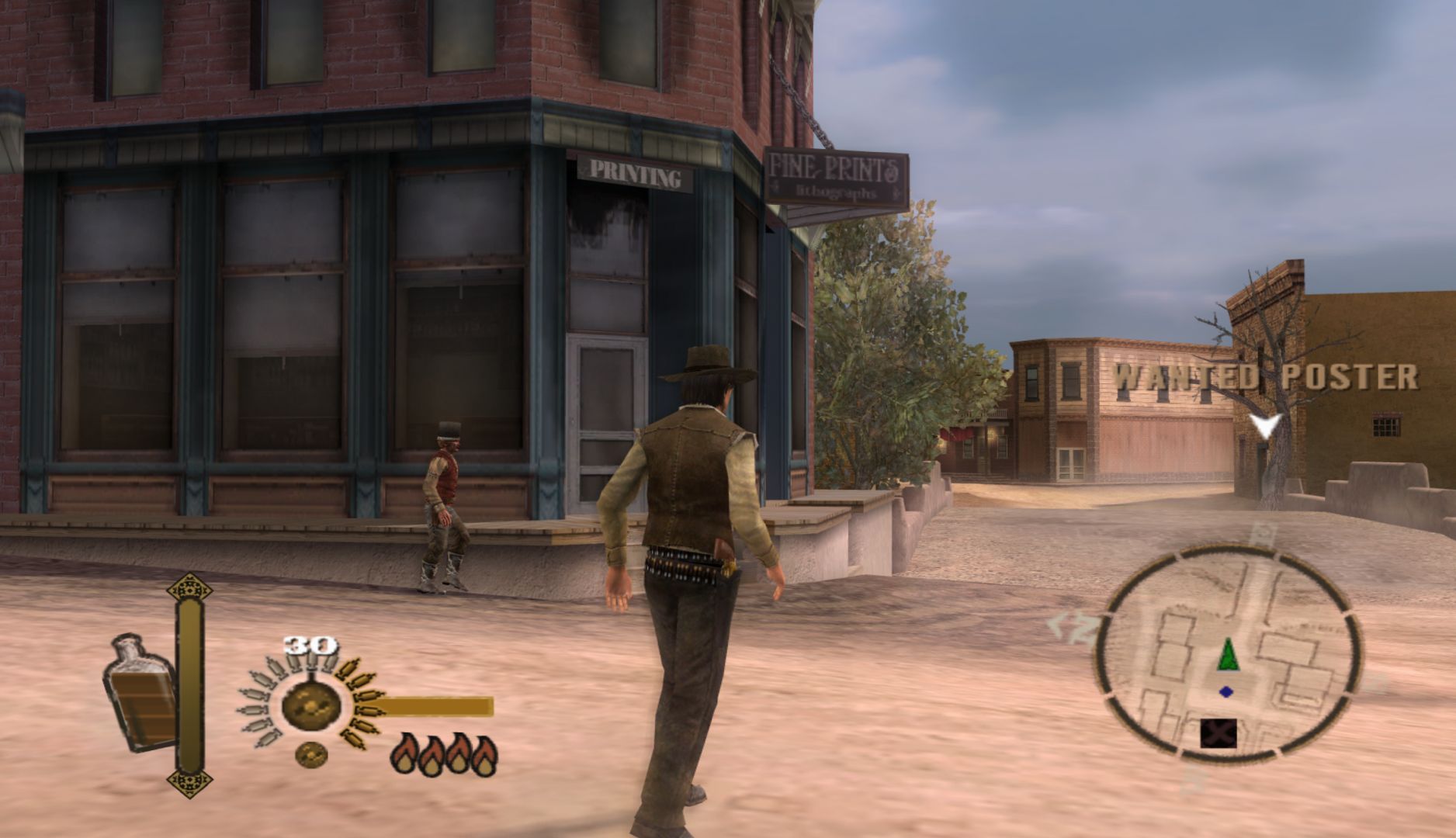This screenshot has width=1456, height=838.
Task: Click the Wanted Poster objective label
Action: (x=1265, y=377)
